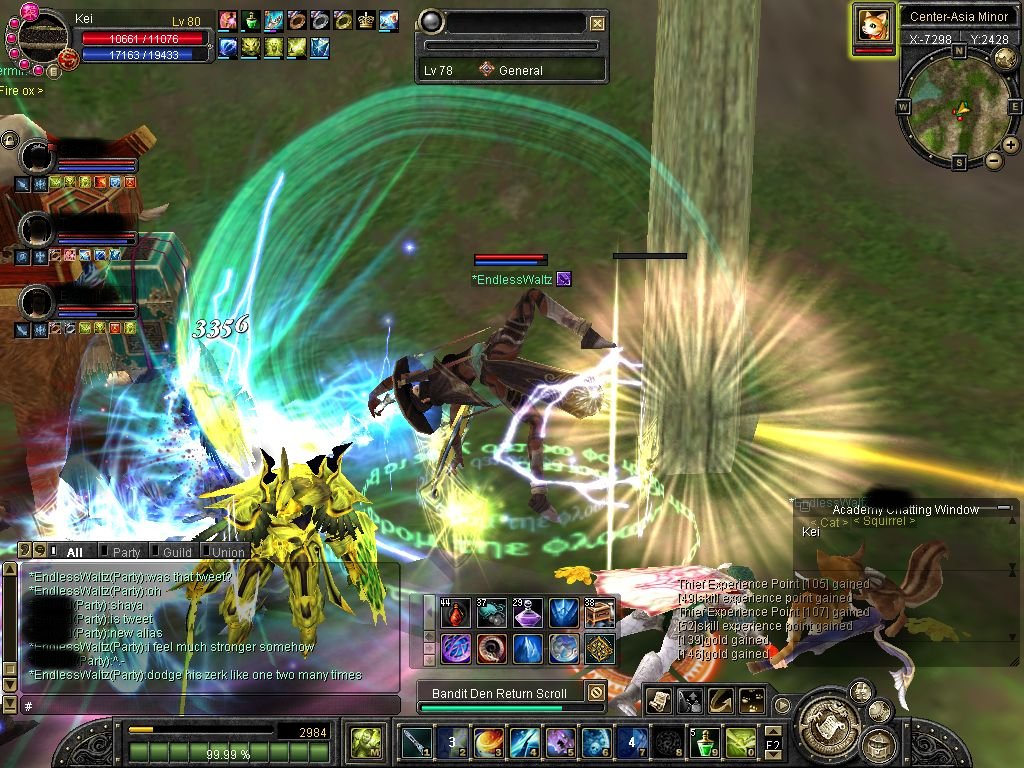The height and width of the screenshot is (768, 1024).
Task: Click the crown buff icon
Action: coord(366,20)
